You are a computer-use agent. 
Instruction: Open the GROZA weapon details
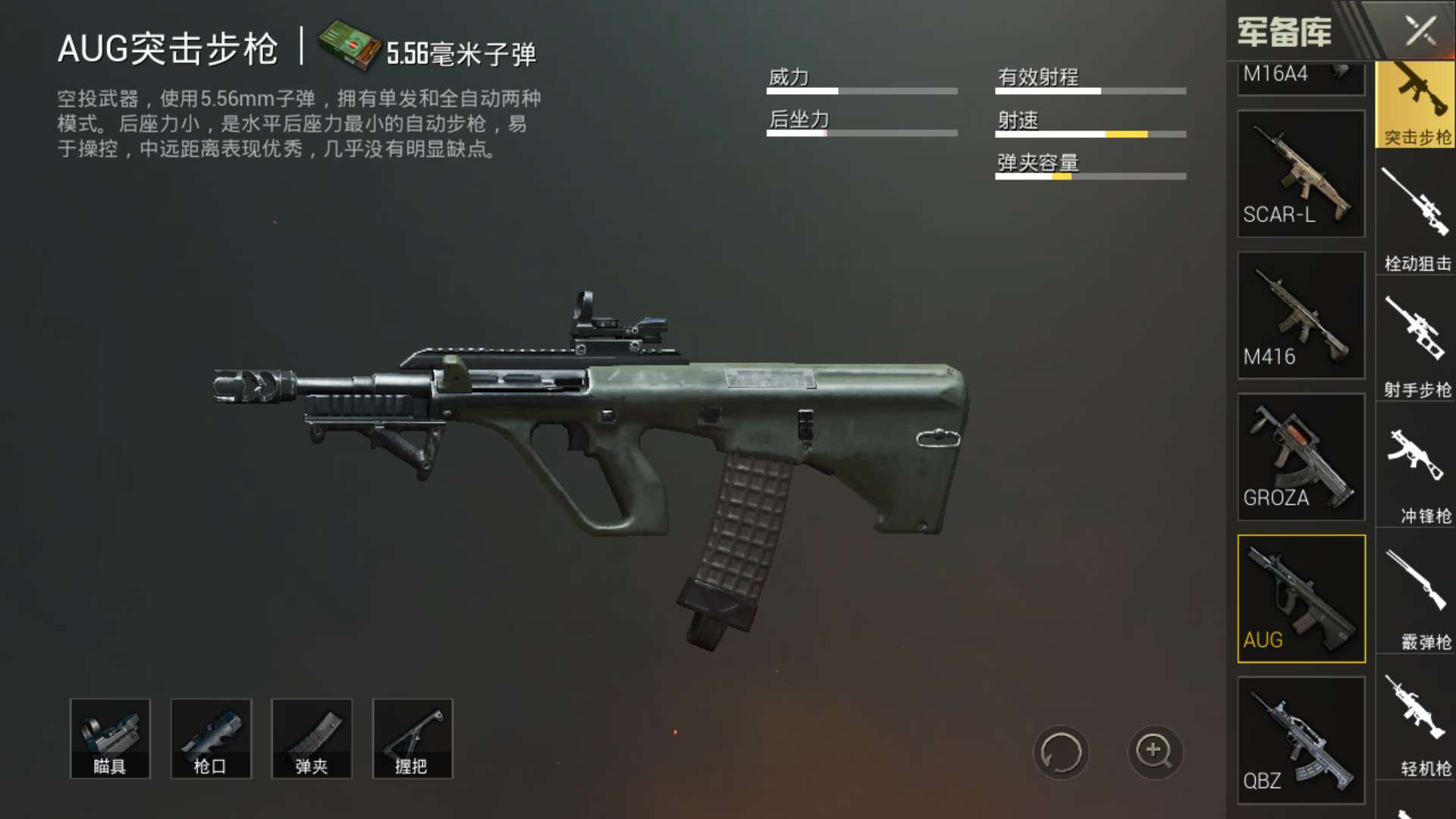pos(1301,457)
